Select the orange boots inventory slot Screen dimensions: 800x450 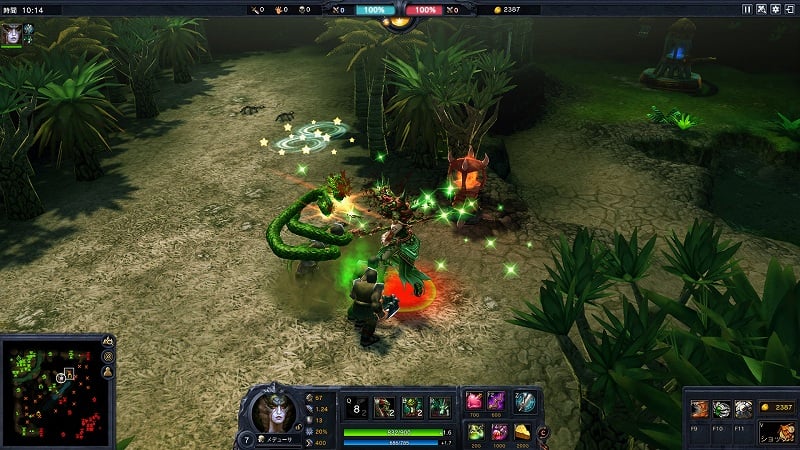700,409
